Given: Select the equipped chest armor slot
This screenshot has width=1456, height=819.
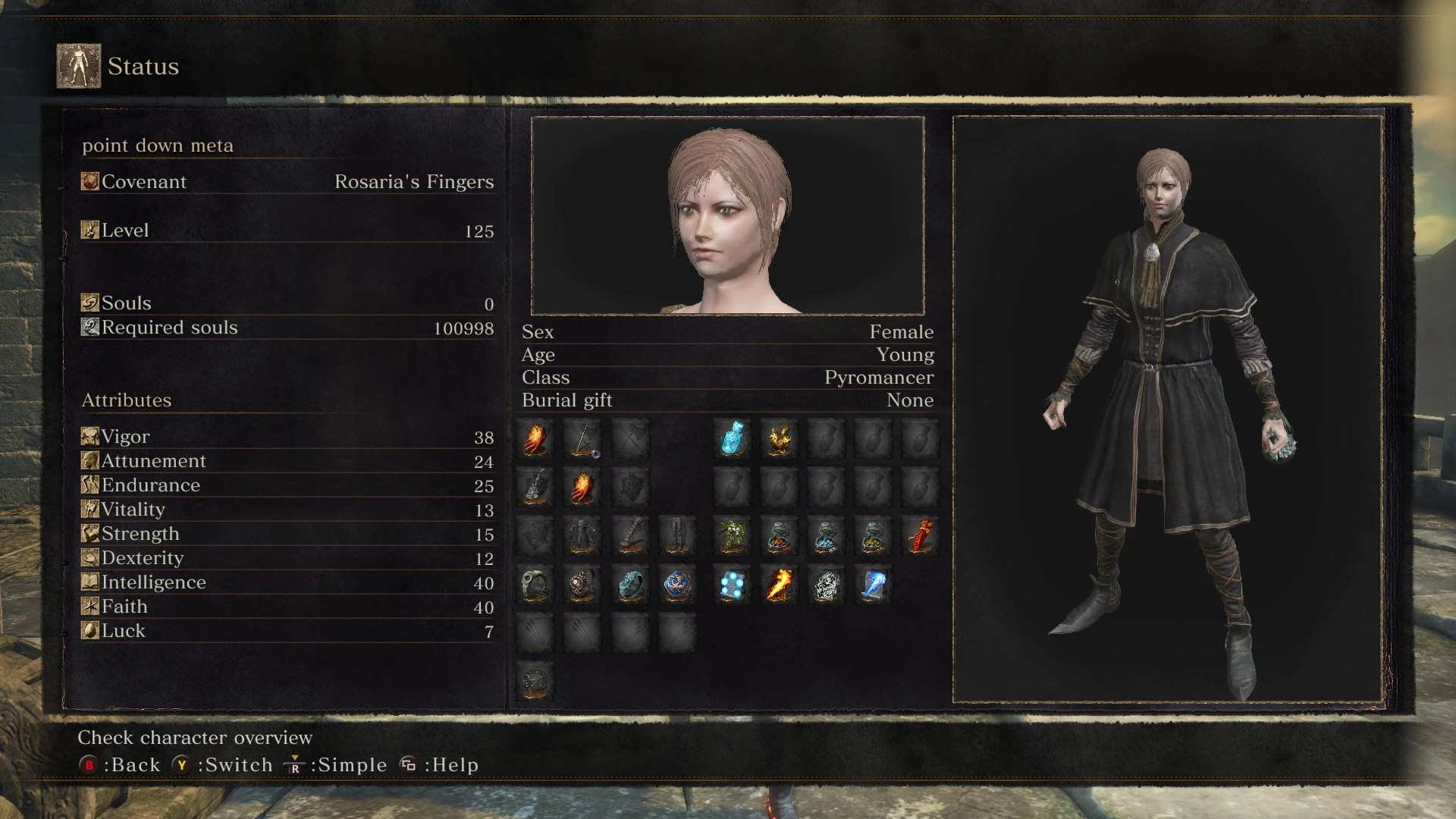Looking at the screenshot, I should pyautogui.click(x=582, y=536).
